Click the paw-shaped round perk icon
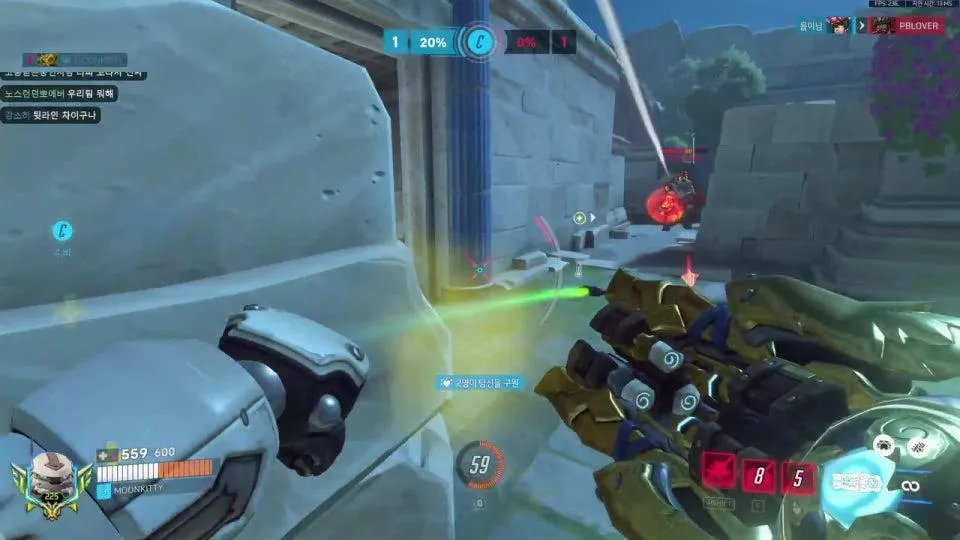Image resolution: width=960 pixels, height=540 pixels. (884, 447)
